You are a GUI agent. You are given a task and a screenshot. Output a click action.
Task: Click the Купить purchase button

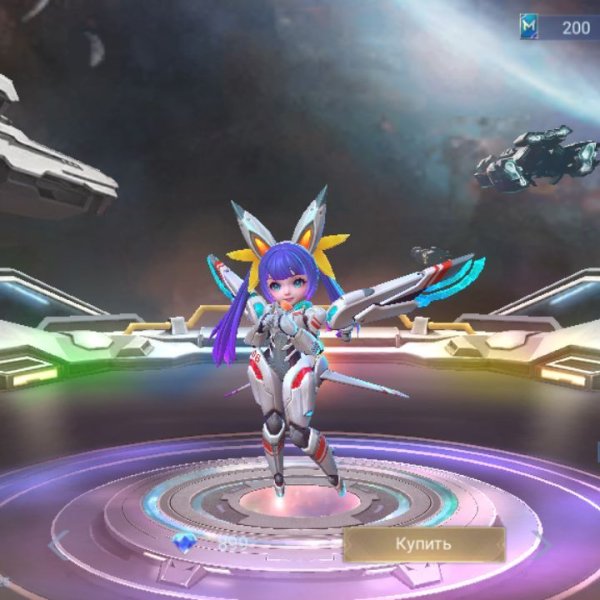423,544
